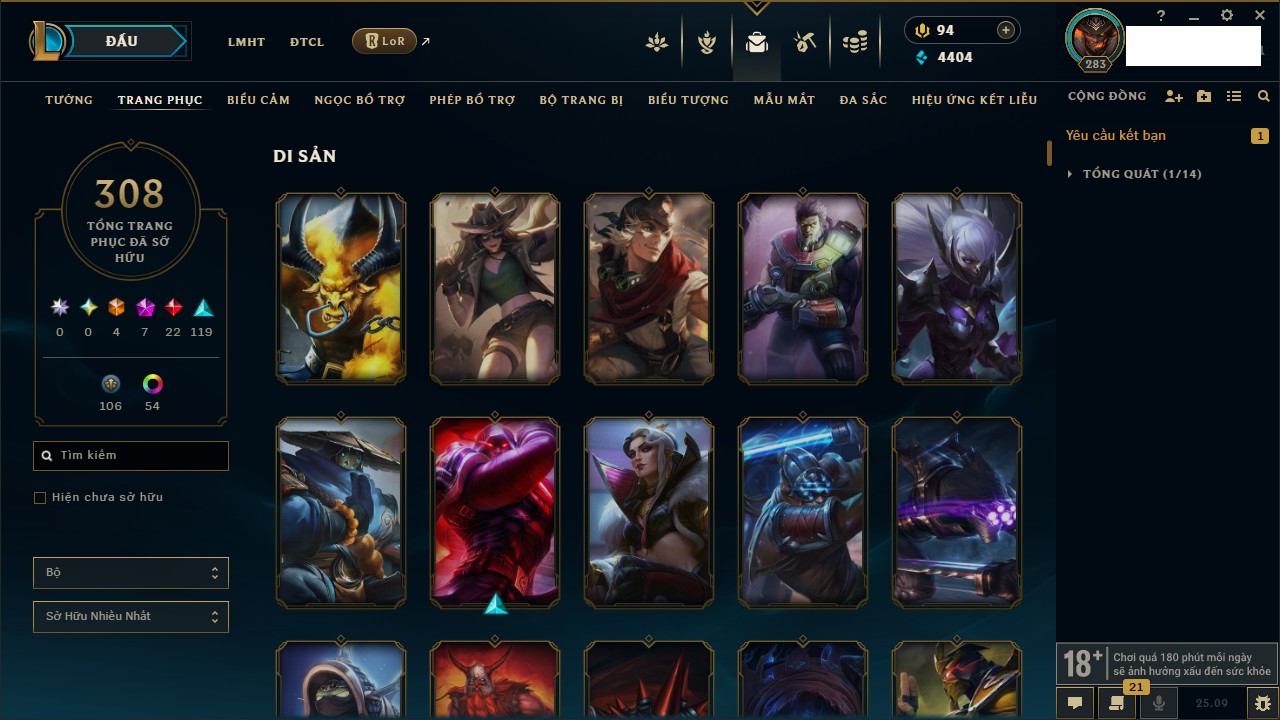The height and width of the screenshot is (720, 1280).
Task: Switch to the BIỂU CẢM tab
Action: [x=258, y=100]
